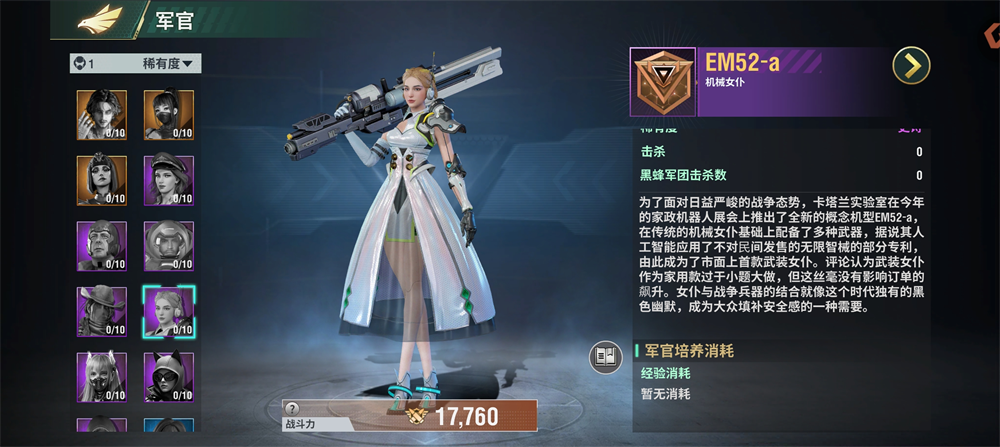Select the bald goggled officer portrait
1000x447 pixels.
[x=101, y=245]
